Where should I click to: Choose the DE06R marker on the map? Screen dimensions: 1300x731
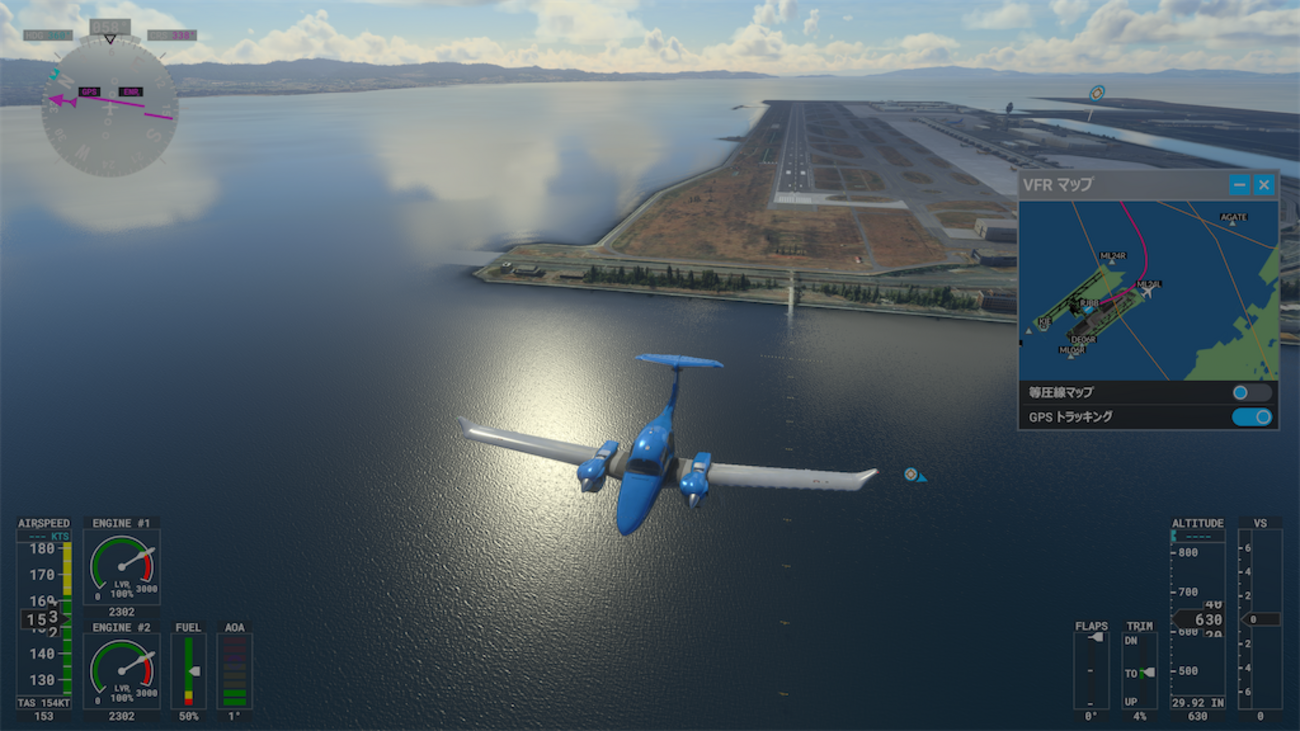[1083, 340]
